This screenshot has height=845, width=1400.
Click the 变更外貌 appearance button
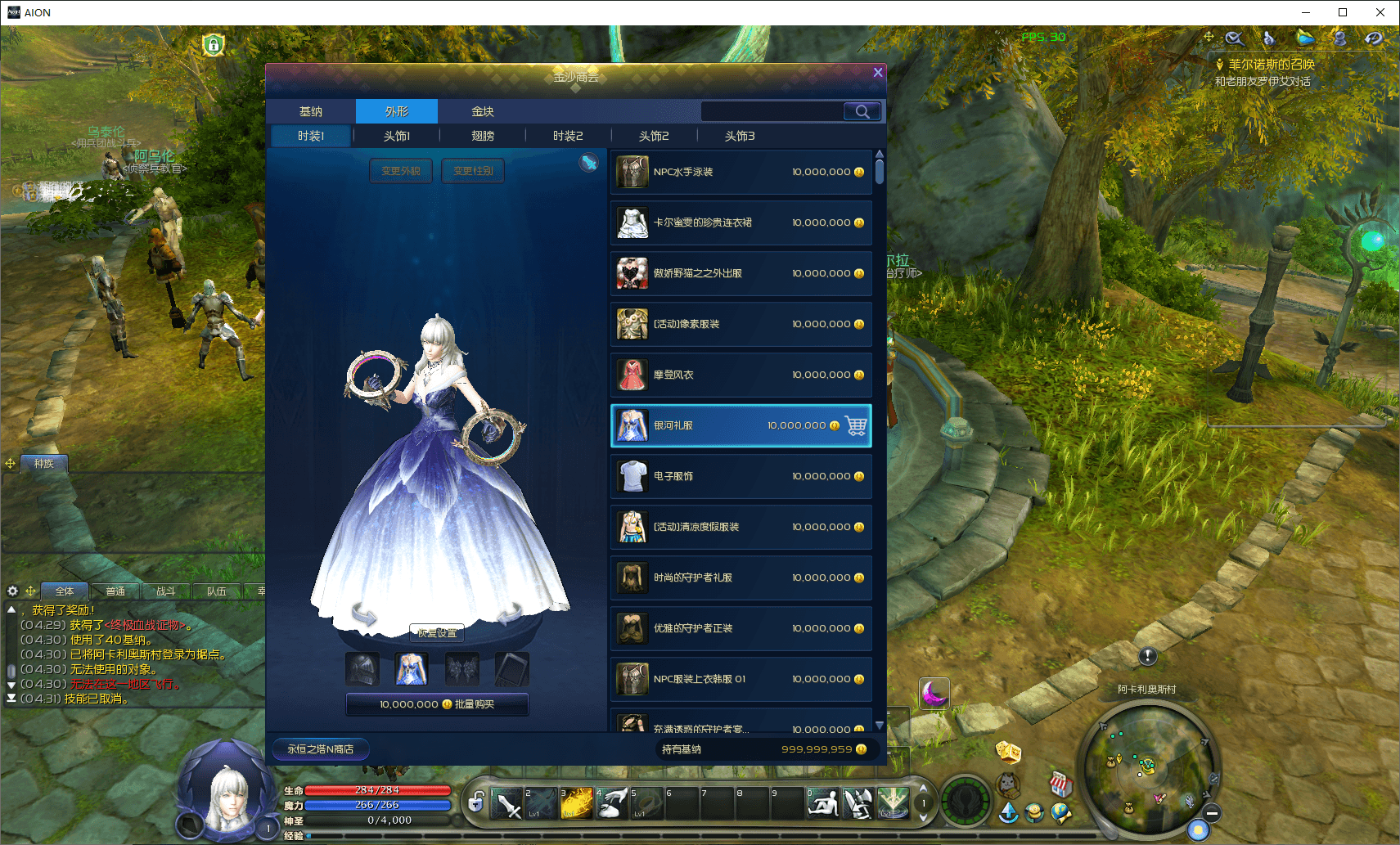400,171
